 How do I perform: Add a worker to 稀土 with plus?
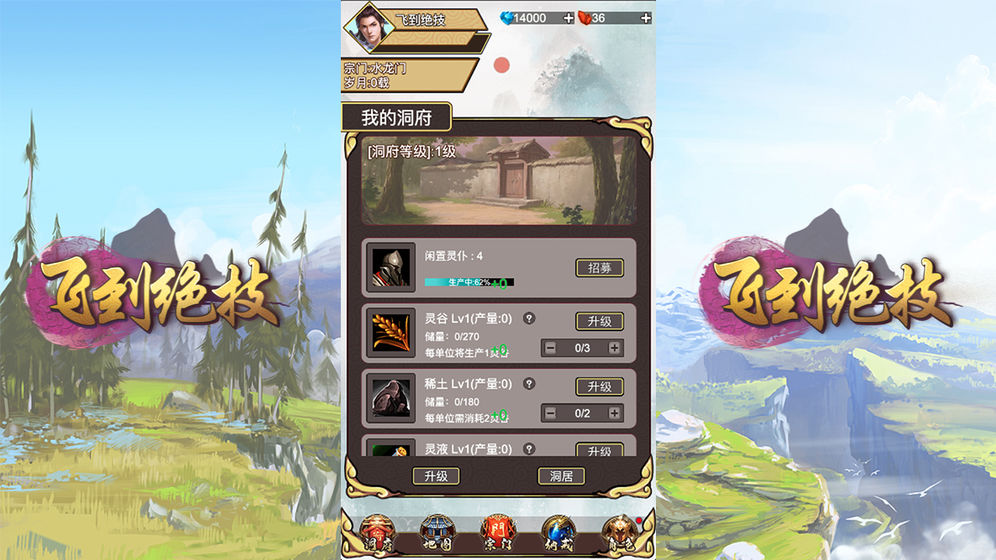614,413
